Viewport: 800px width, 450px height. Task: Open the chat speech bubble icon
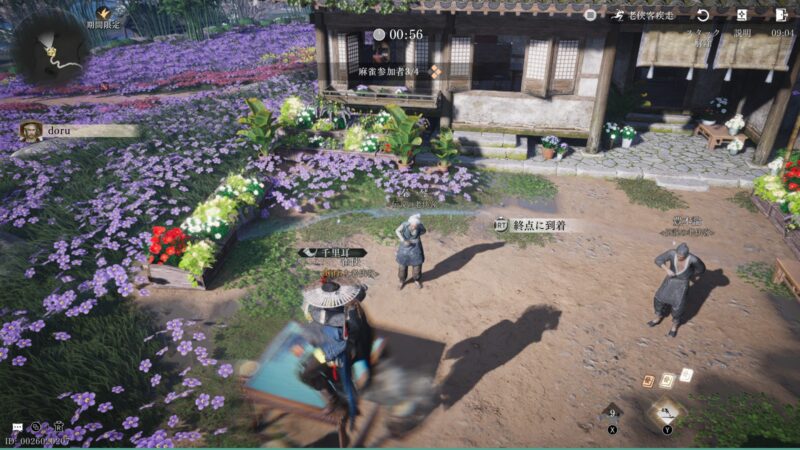pos(18,427)
